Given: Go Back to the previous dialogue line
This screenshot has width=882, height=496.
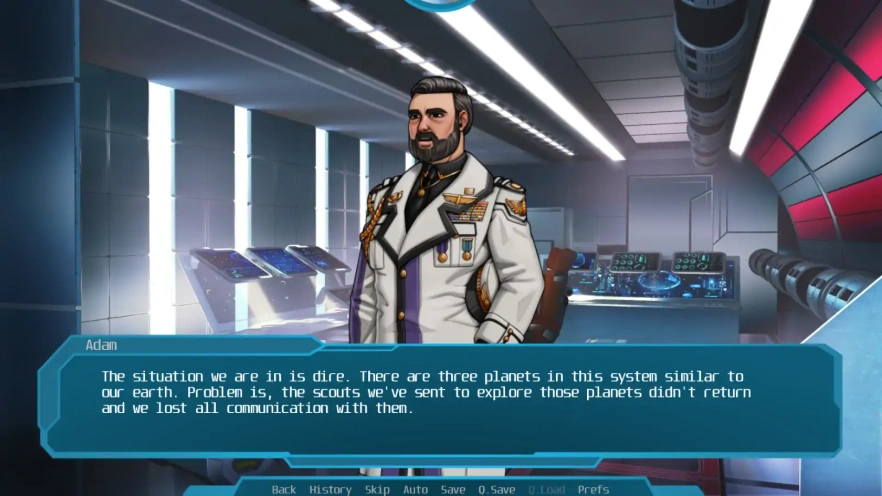Looking at the screenshot, I should point(284,490).
